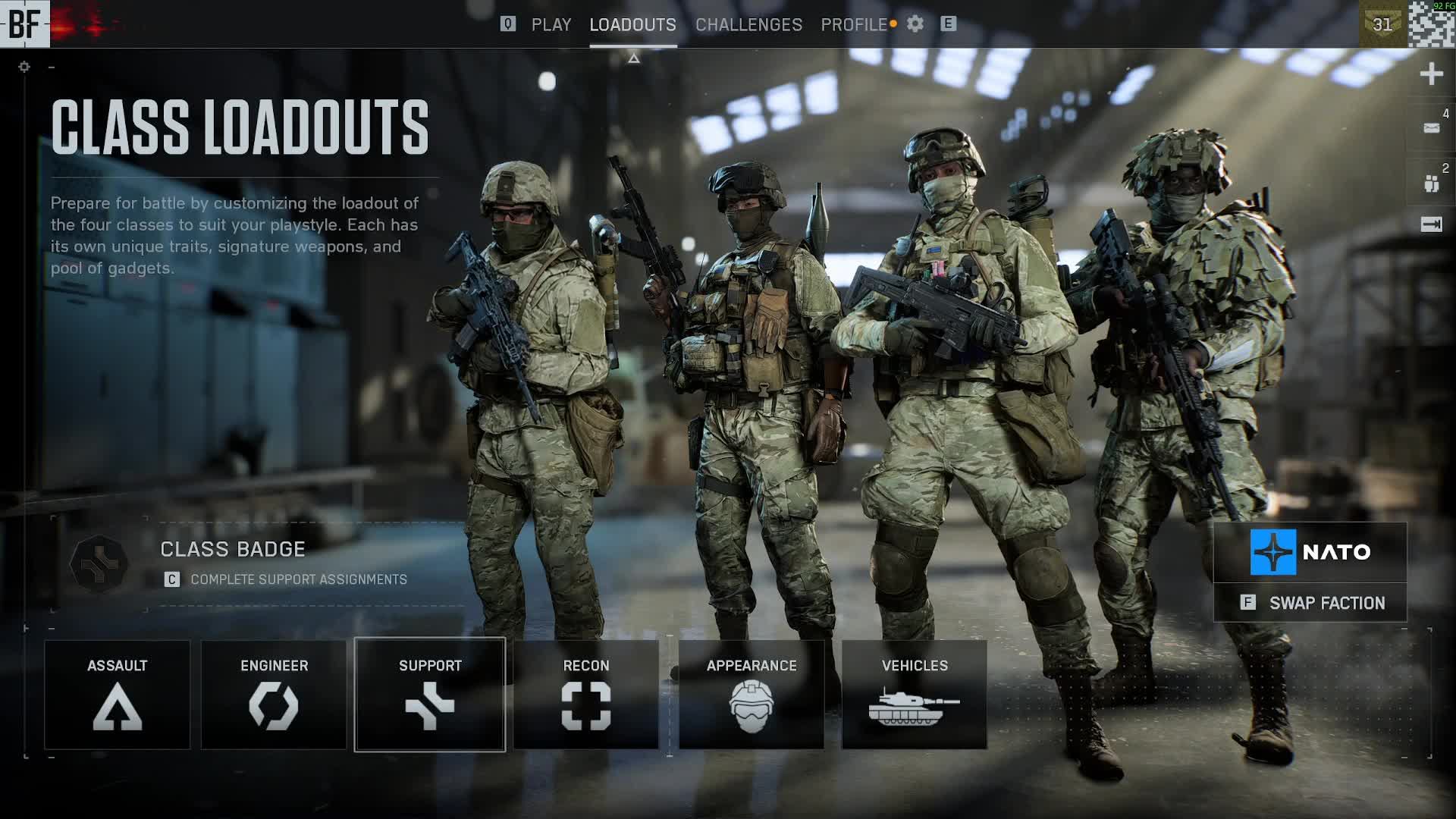
Task: Select the ENGINEER class tile
Action: [x=274, y=695]
